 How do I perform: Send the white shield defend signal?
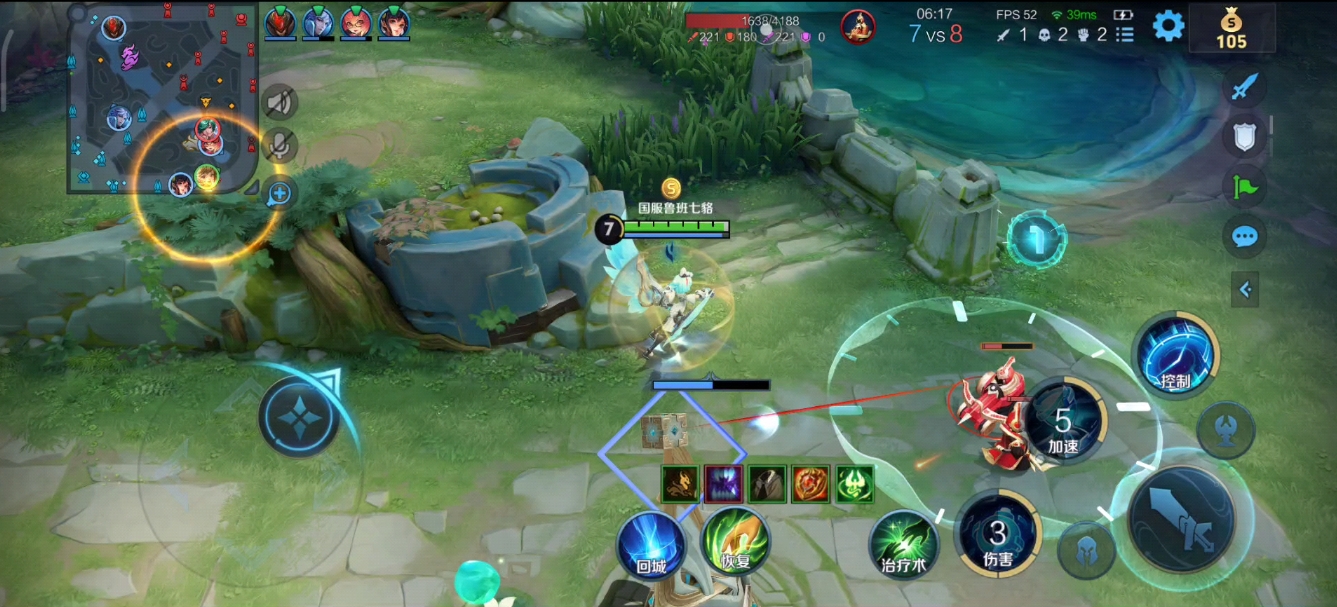coord(1244,136)
